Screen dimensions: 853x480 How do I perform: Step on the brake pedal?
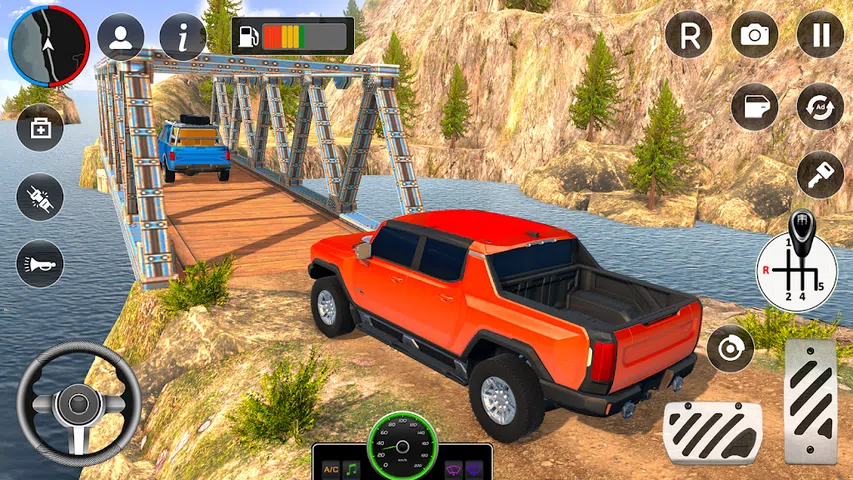tap(712, 432)
